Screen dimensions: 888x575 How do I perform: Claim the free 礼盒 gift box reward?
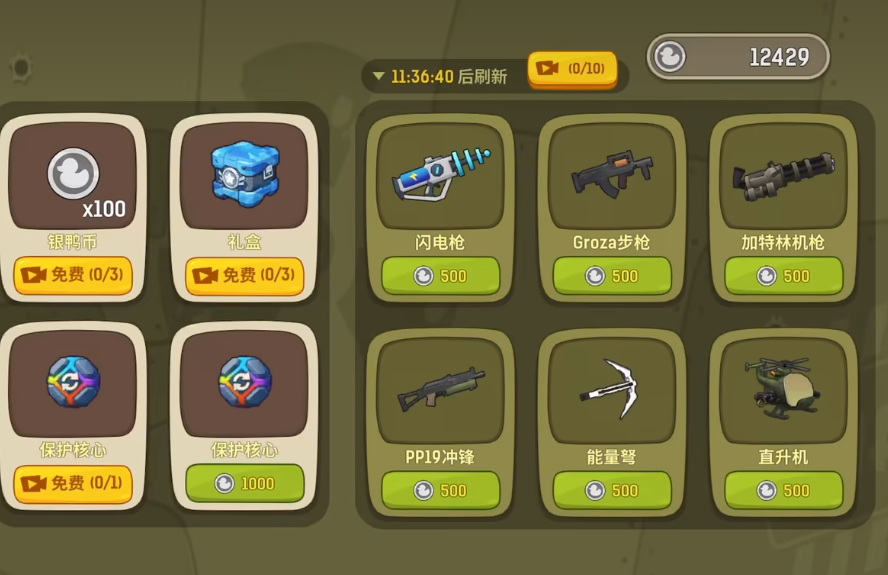click(244, 275)
